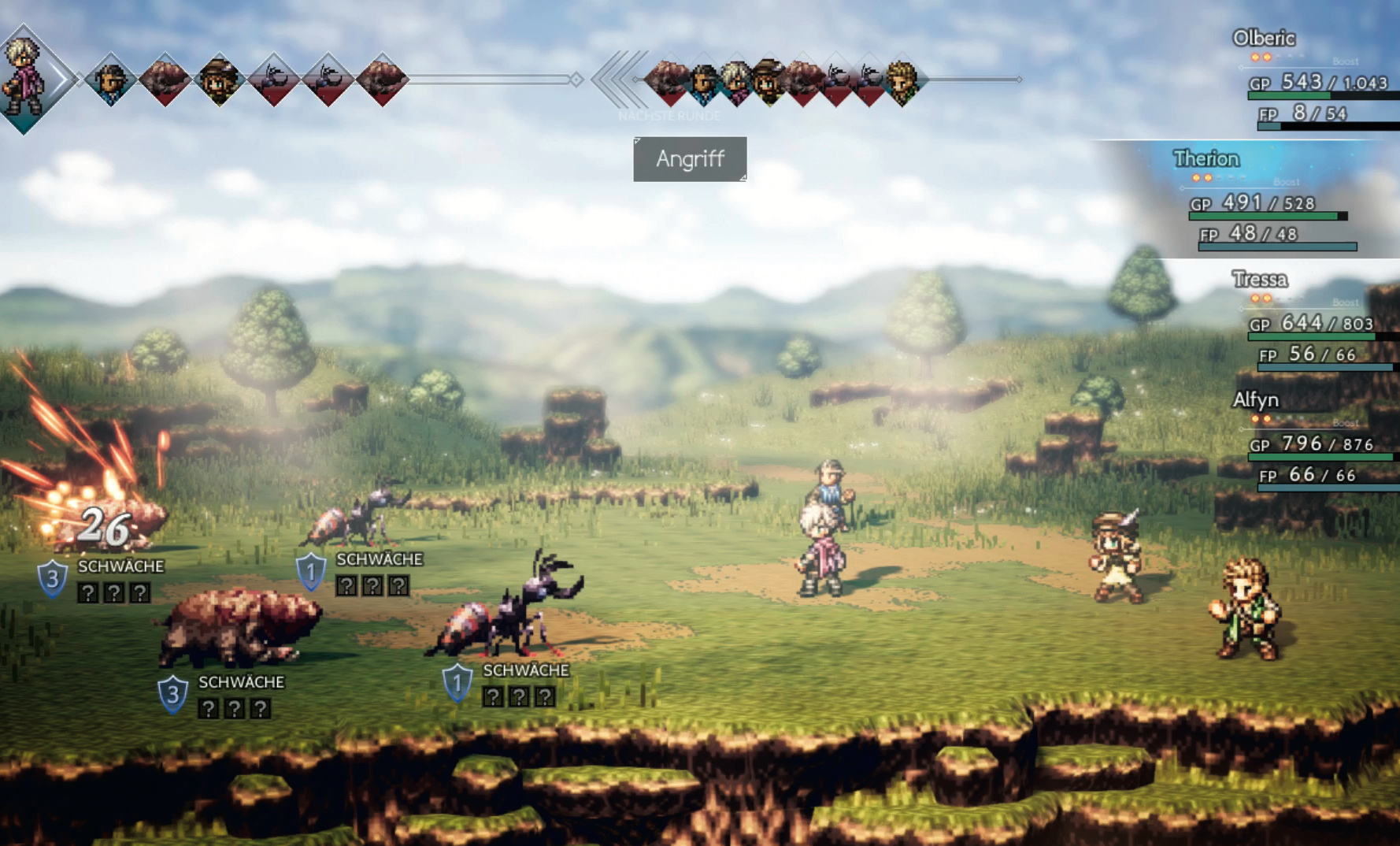Click blond Alfyn's portrait in next-round order

[902, 81]
